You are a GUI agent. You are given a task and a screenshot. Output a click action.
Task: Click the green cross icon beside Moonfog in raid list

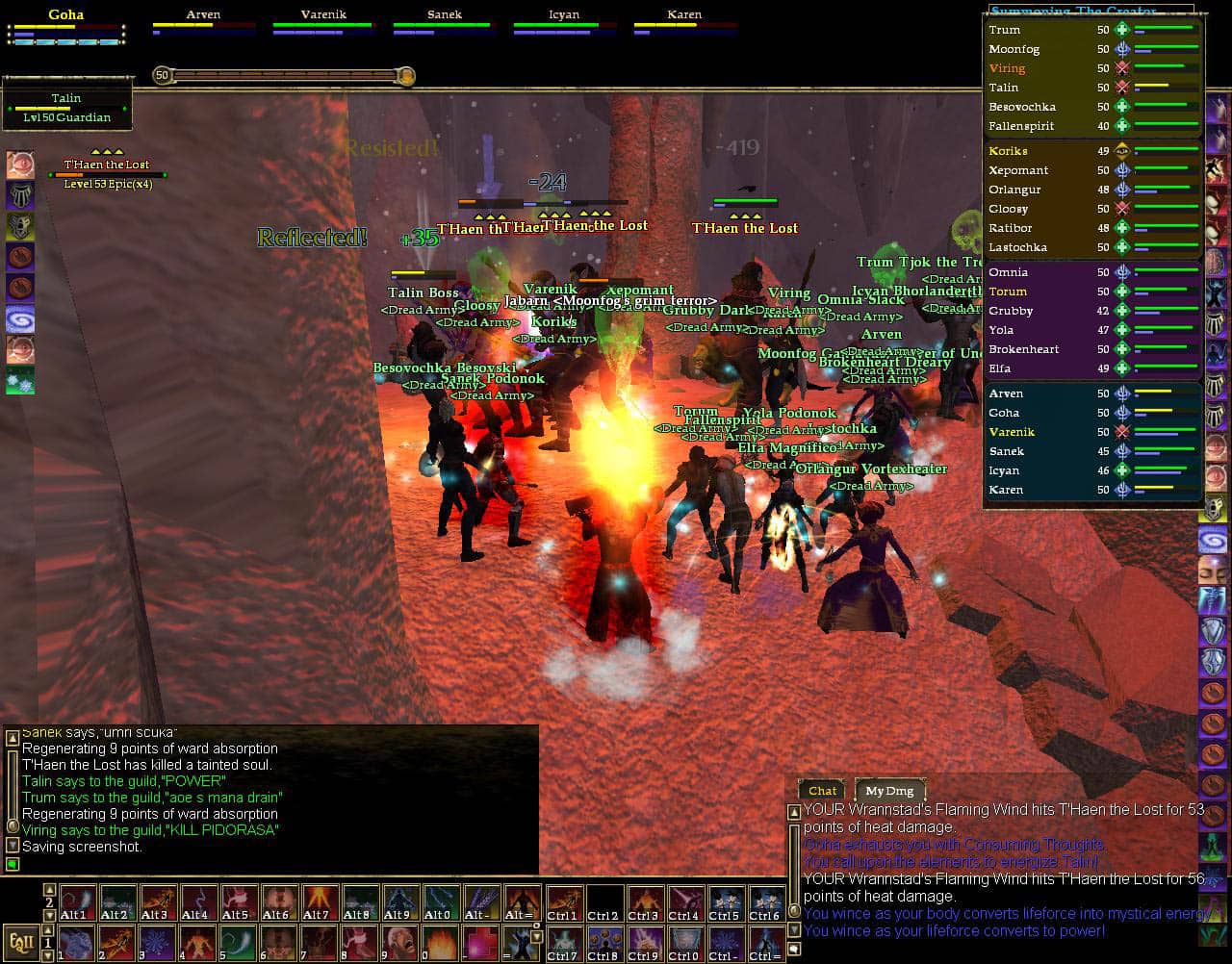(x=1122, y=48)
